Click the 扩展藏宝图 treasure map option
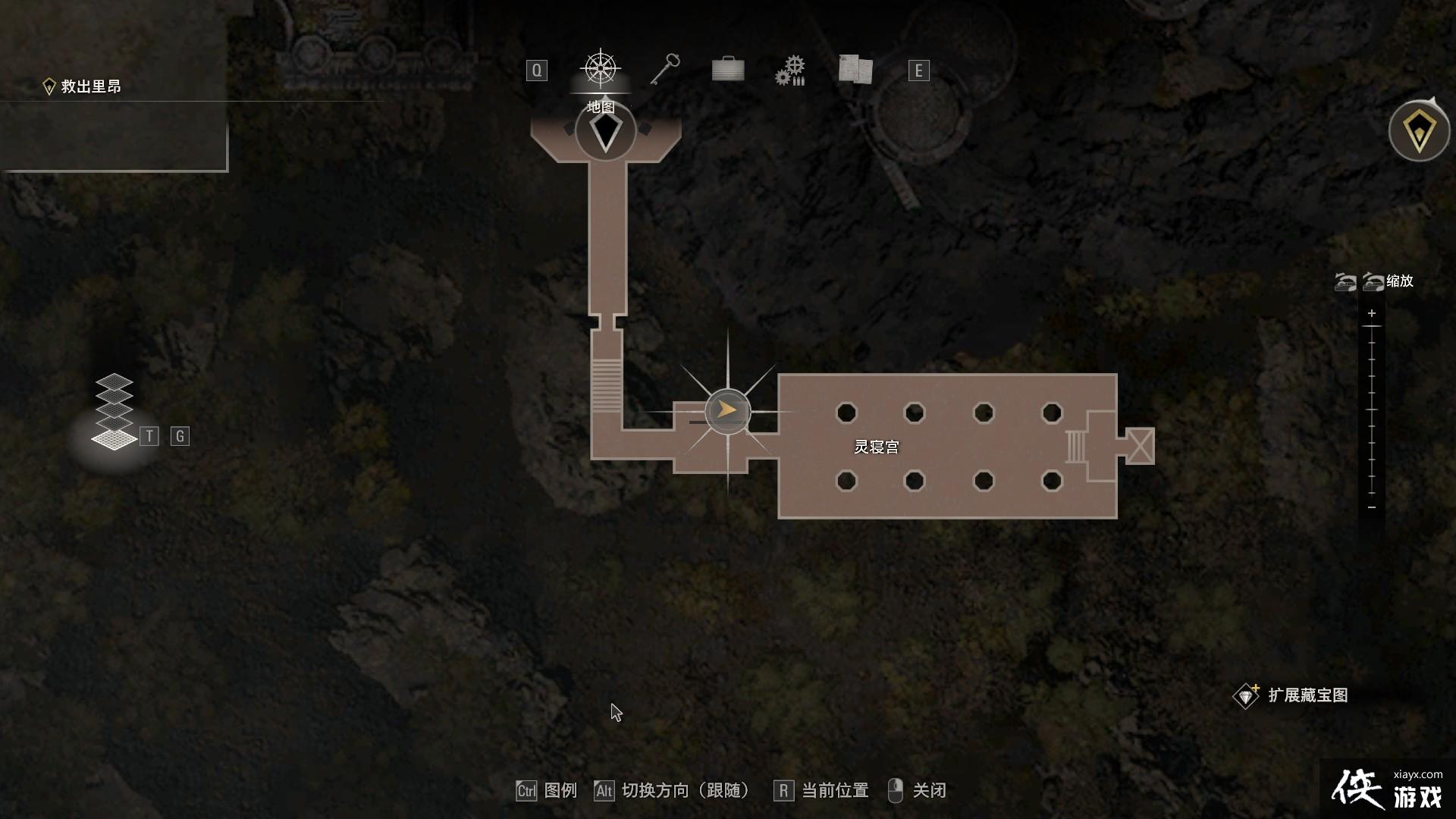 (1292, 695)
